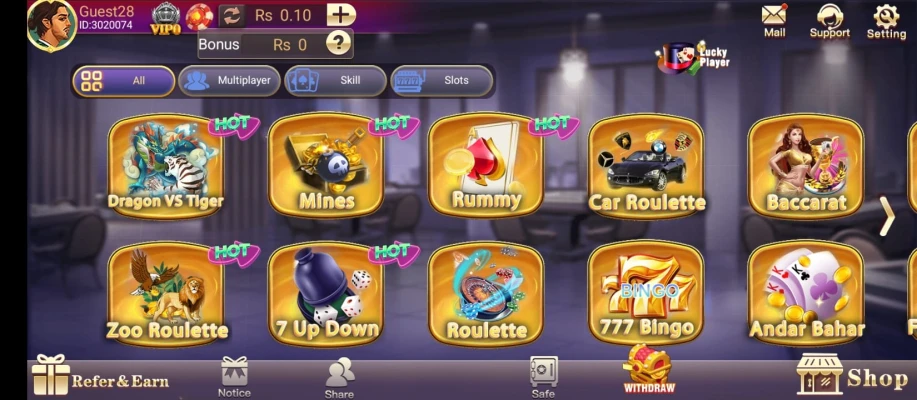Image resolution: width=917 pixels, height=400 pixels.
Task: Open the Andar Bahar game
Action: pos(806,293)
